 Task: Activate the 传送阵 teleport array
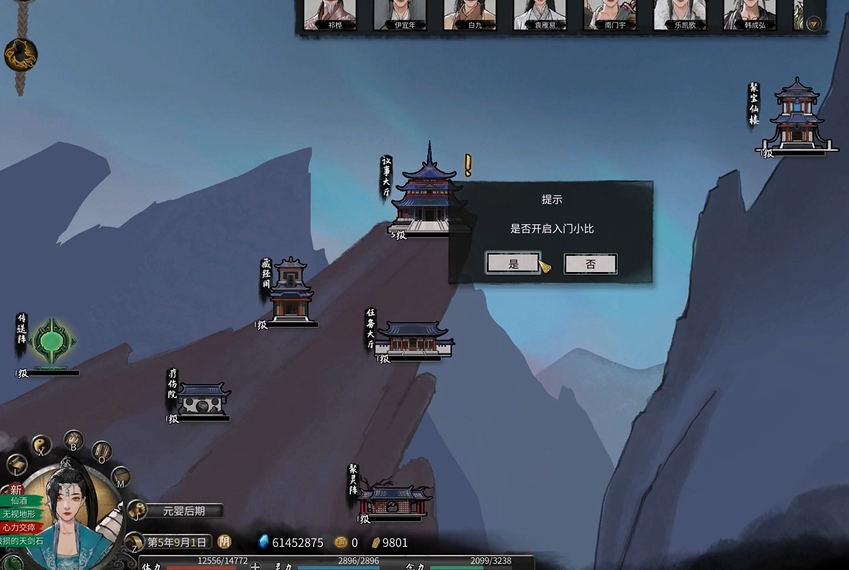coord(51,343)
